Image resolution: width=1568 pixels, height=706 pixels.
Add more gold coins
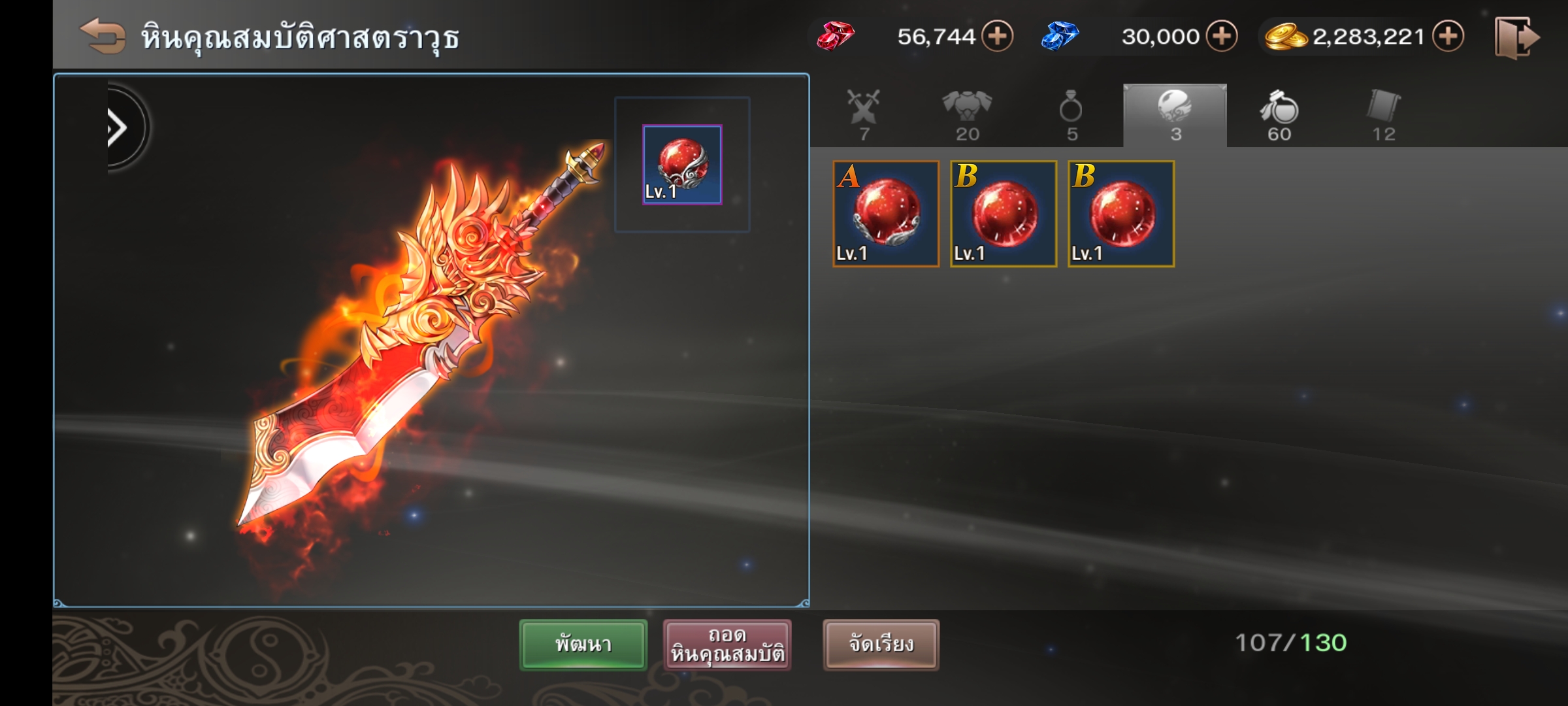(1448, 36)
